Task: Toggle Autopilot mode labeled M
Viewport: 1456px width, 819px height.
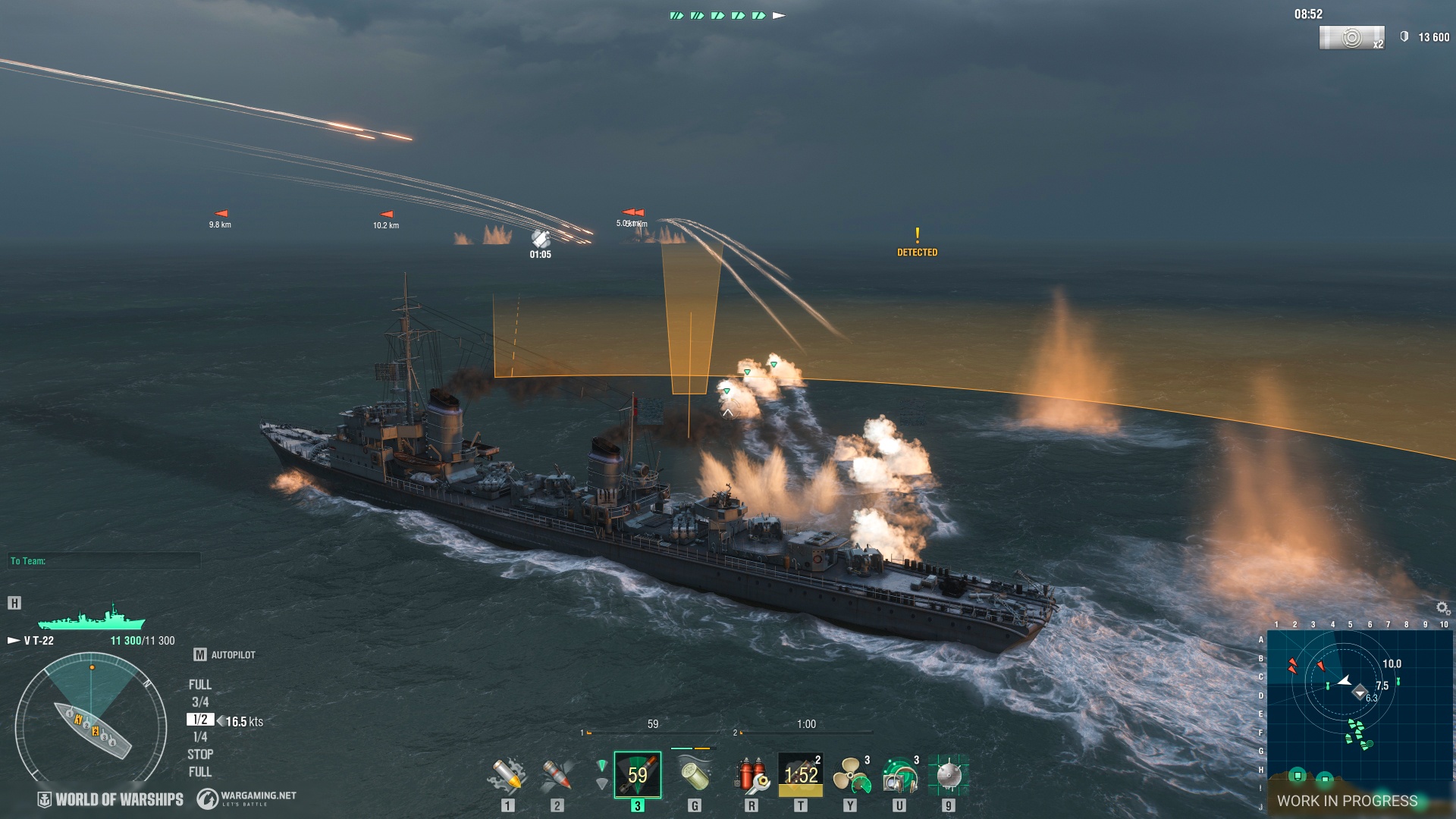Action: [202, 654]
